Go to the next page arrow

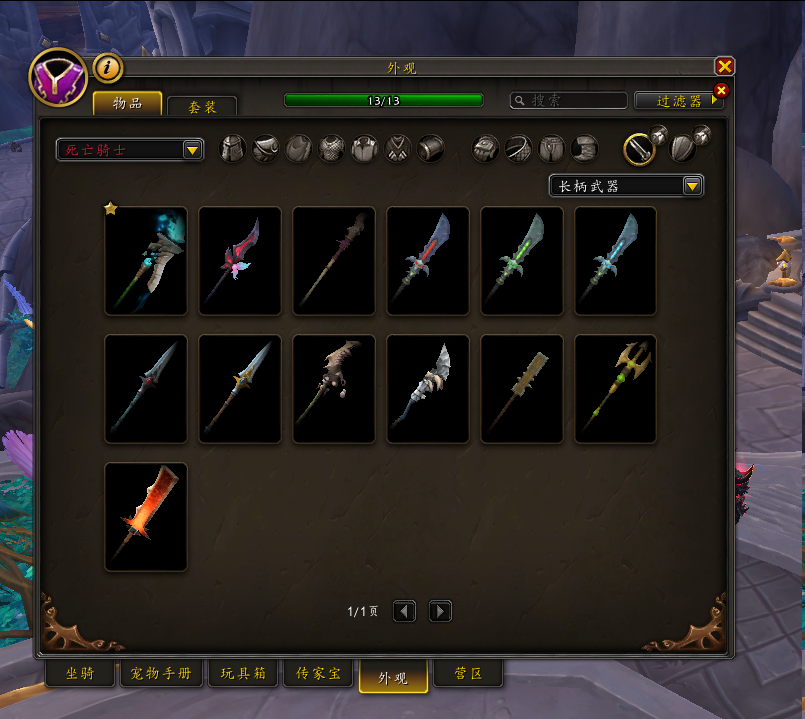(x=440, y=611)
